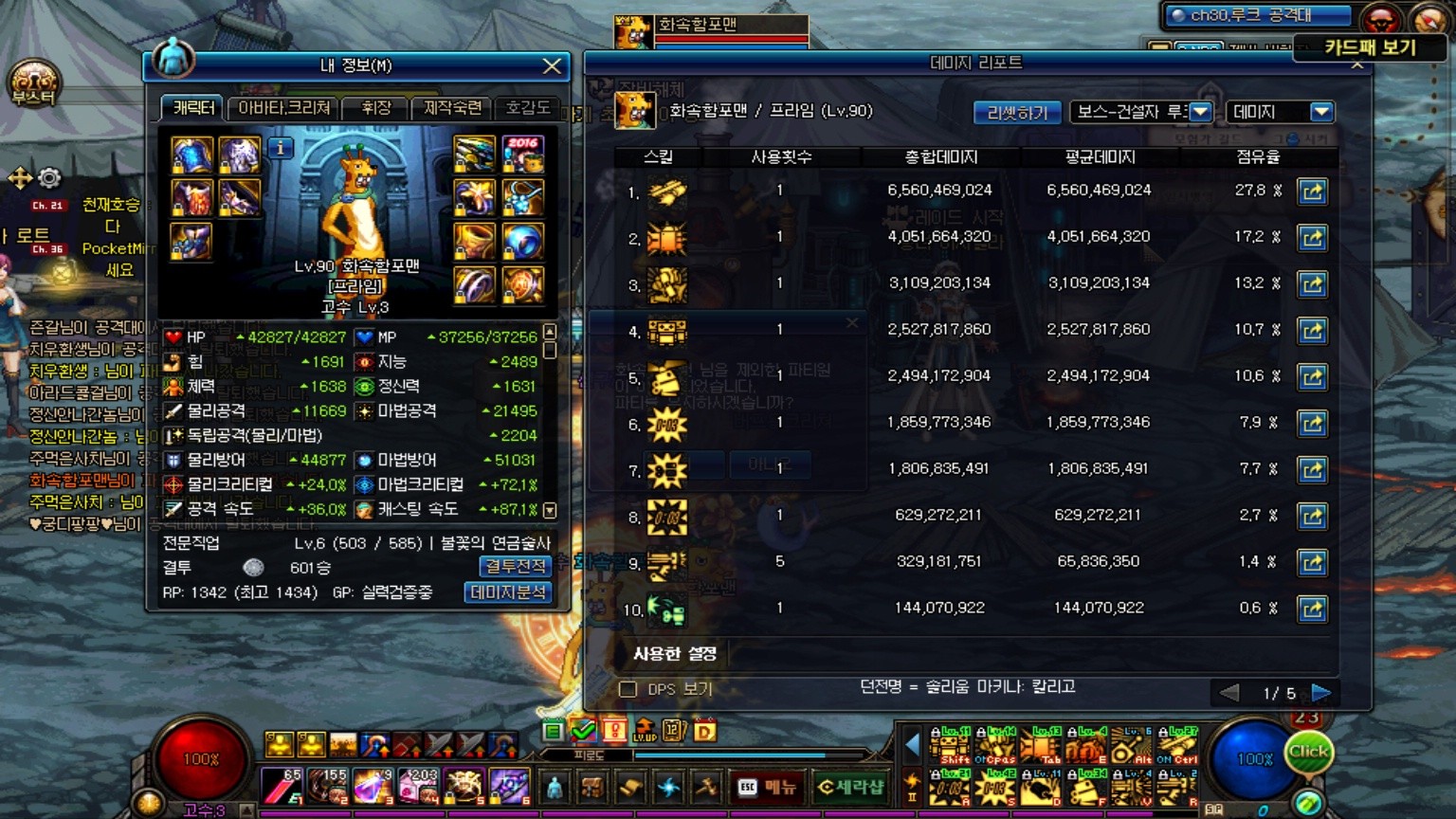Switch to the 아바타.크리쳐 tab
This screenshot has width=1456, height=819.
(283, 108)
